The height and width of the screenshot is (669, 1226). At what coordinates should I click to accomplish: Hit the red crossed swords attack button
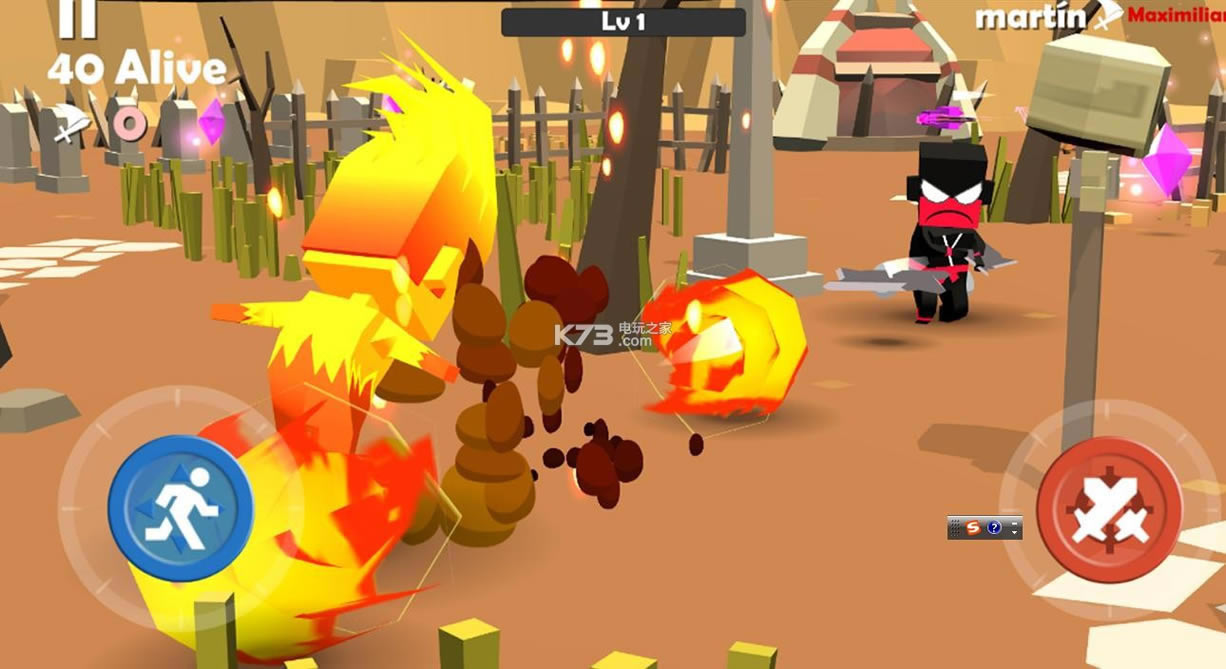point(1109,509)
